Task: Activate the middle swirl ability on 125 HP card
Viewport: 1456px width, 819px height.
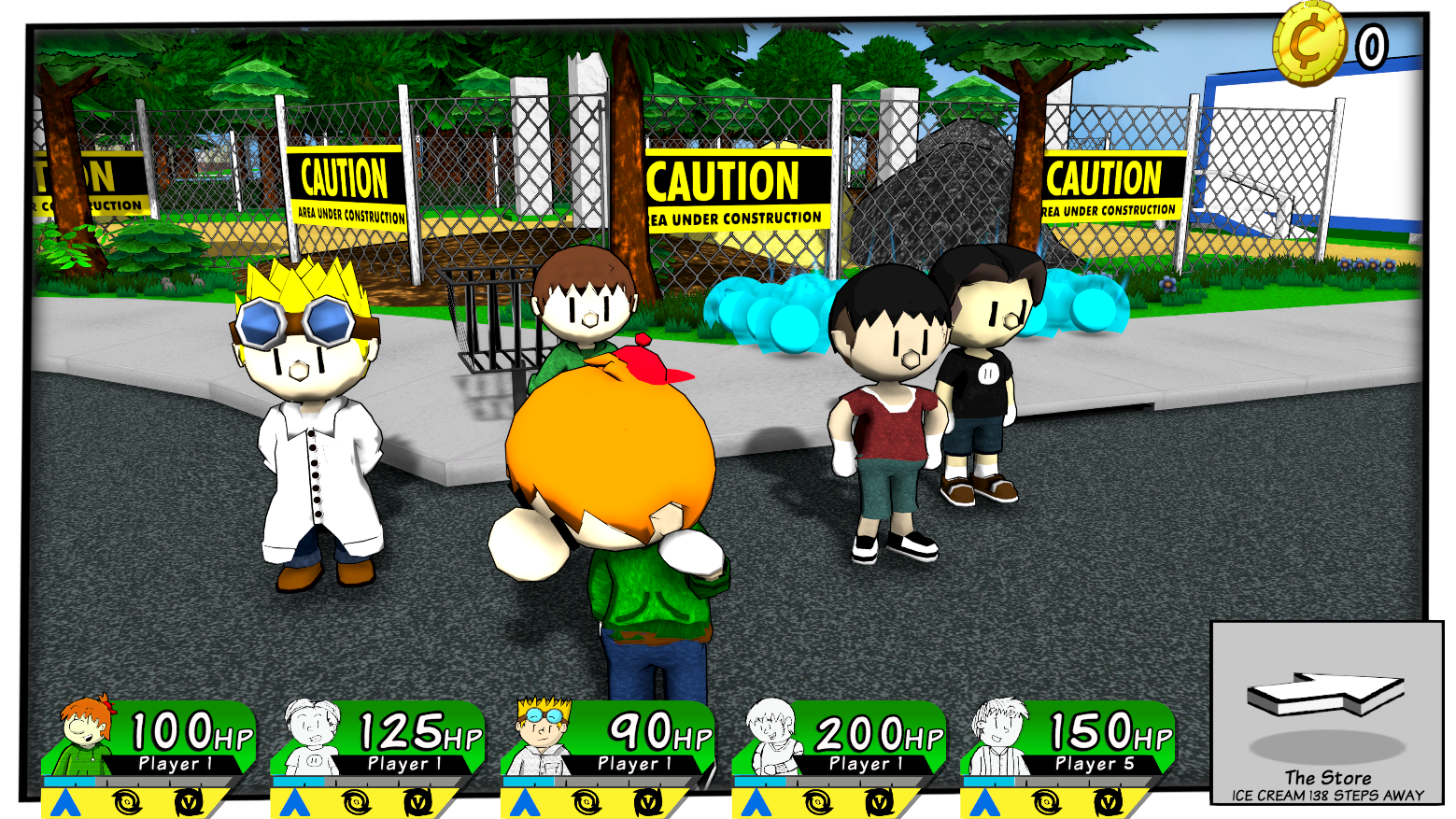Action: coord(356,802)
